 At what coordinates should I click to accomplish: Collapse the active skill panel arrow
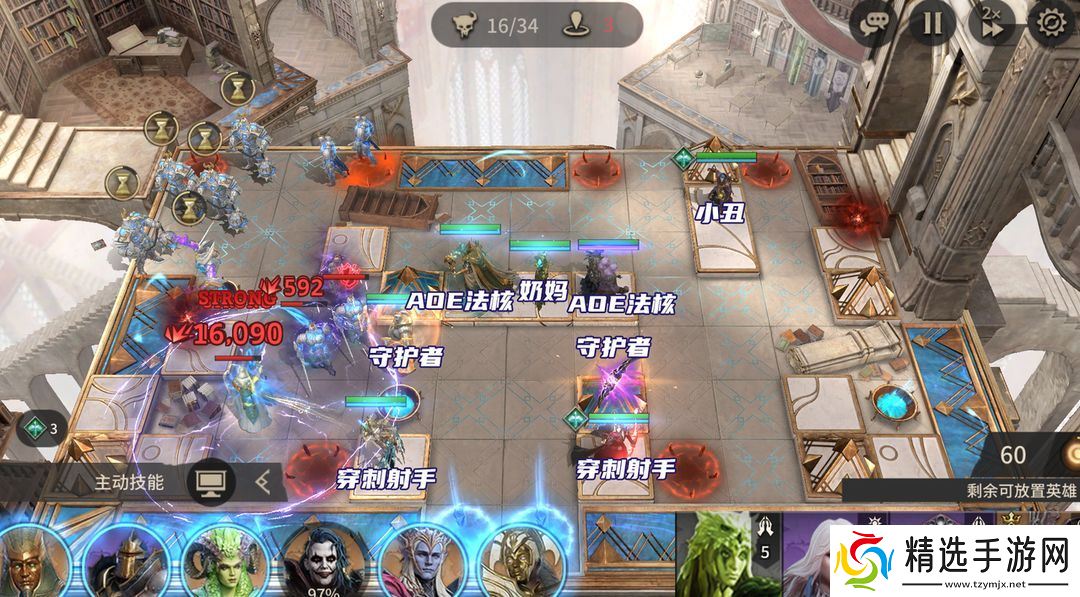click(x=263, y=482)
